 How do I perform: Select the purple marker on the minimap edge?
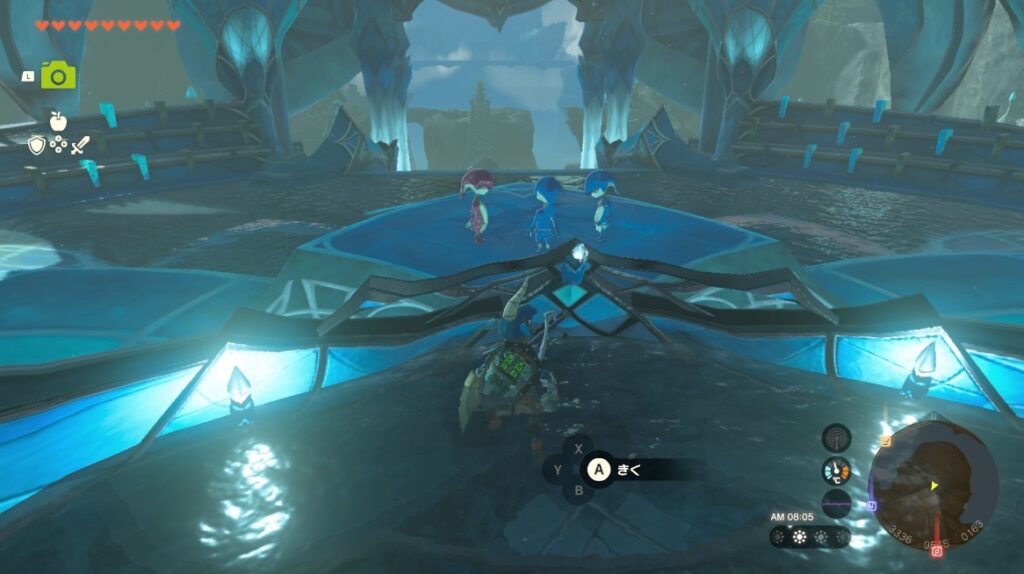[873, 505]
